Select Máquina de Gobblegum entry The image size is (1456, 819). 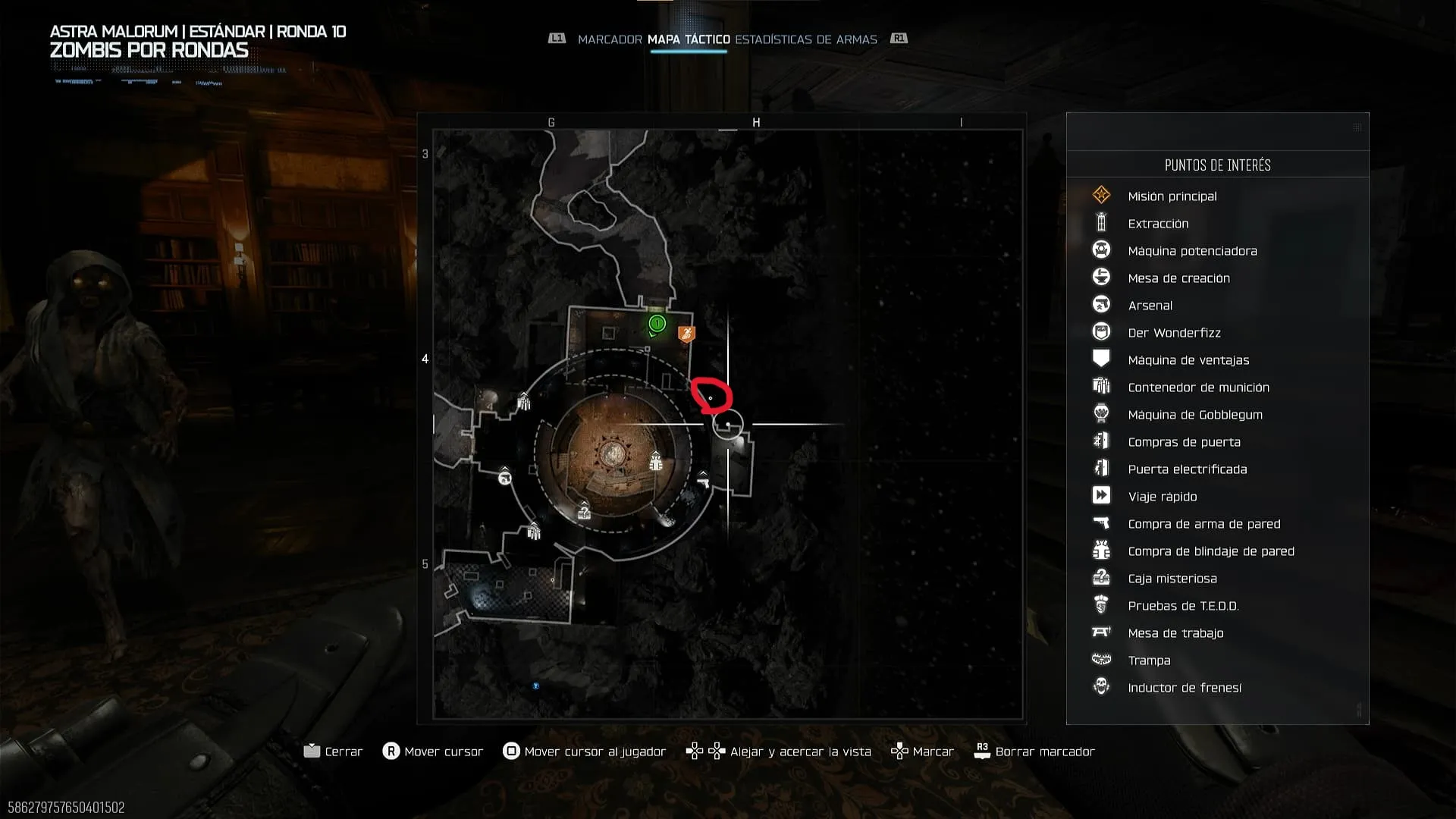tap(1194, 415)
